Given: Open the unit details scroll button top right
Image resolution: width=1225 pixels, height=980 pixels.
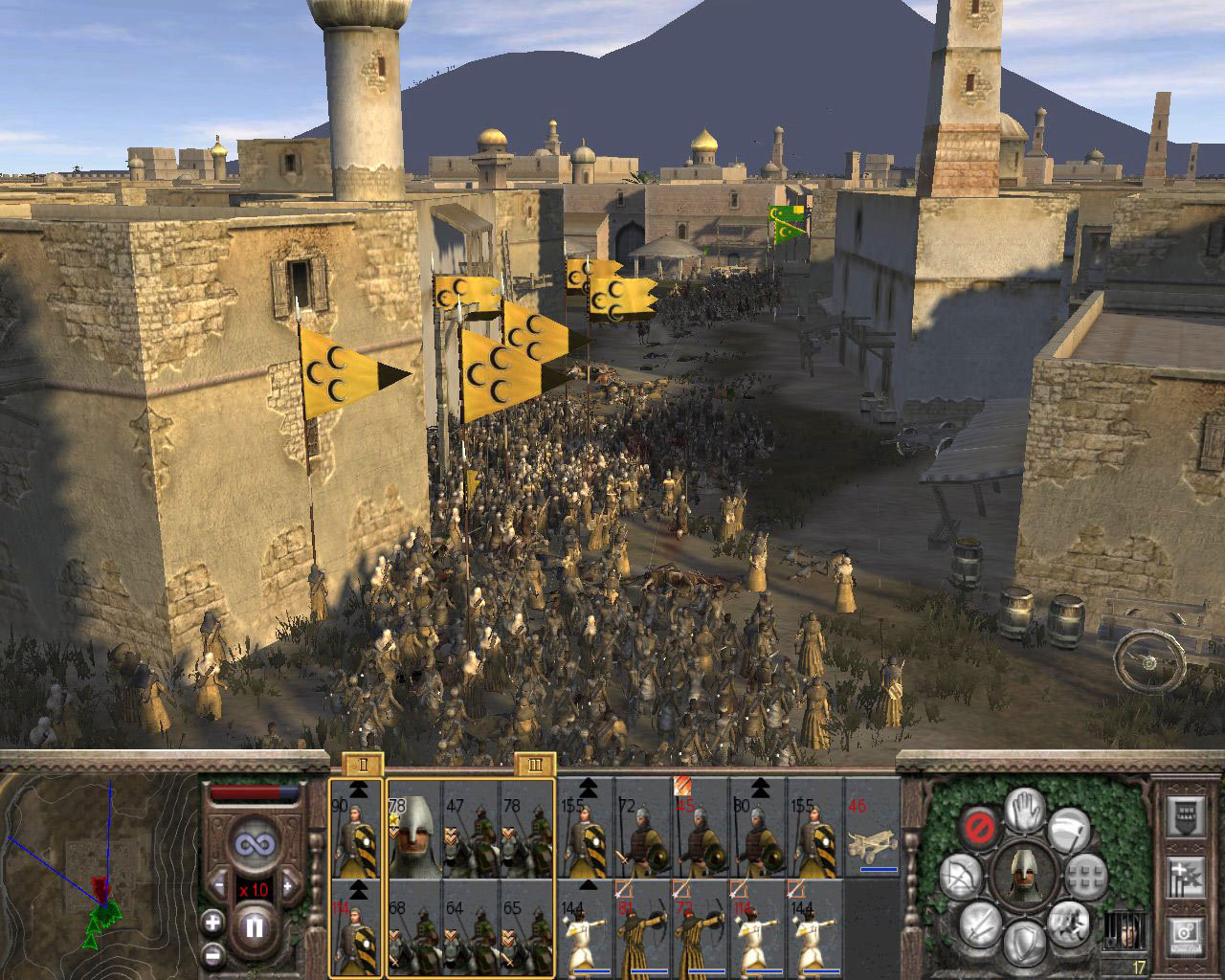Looking at the screenshot, I should pyautogui.click(x=1185, y=817).
